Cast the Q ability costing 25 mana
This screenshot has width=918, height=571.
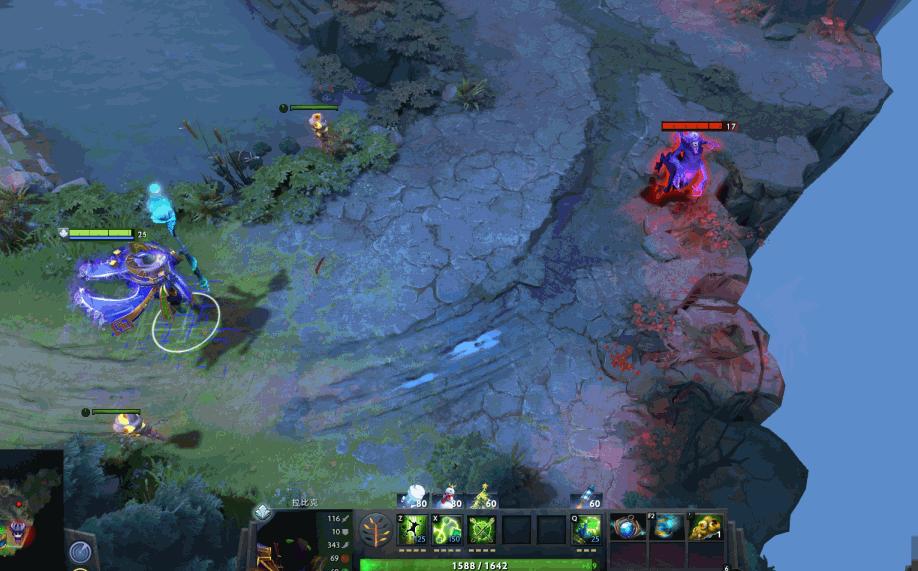586,529
